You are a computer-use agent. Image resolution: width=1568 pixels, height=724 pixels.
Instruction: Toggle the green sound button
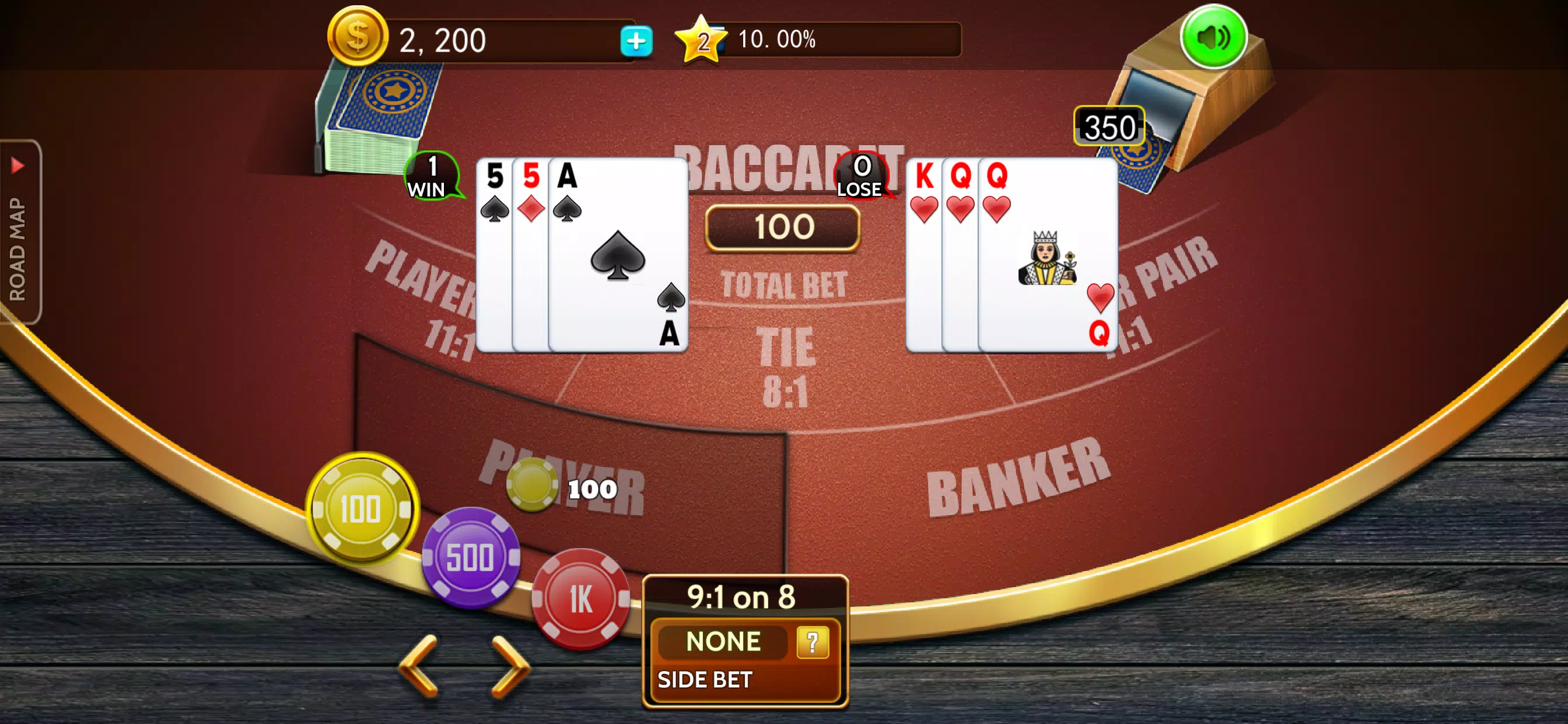[1213, 38]
